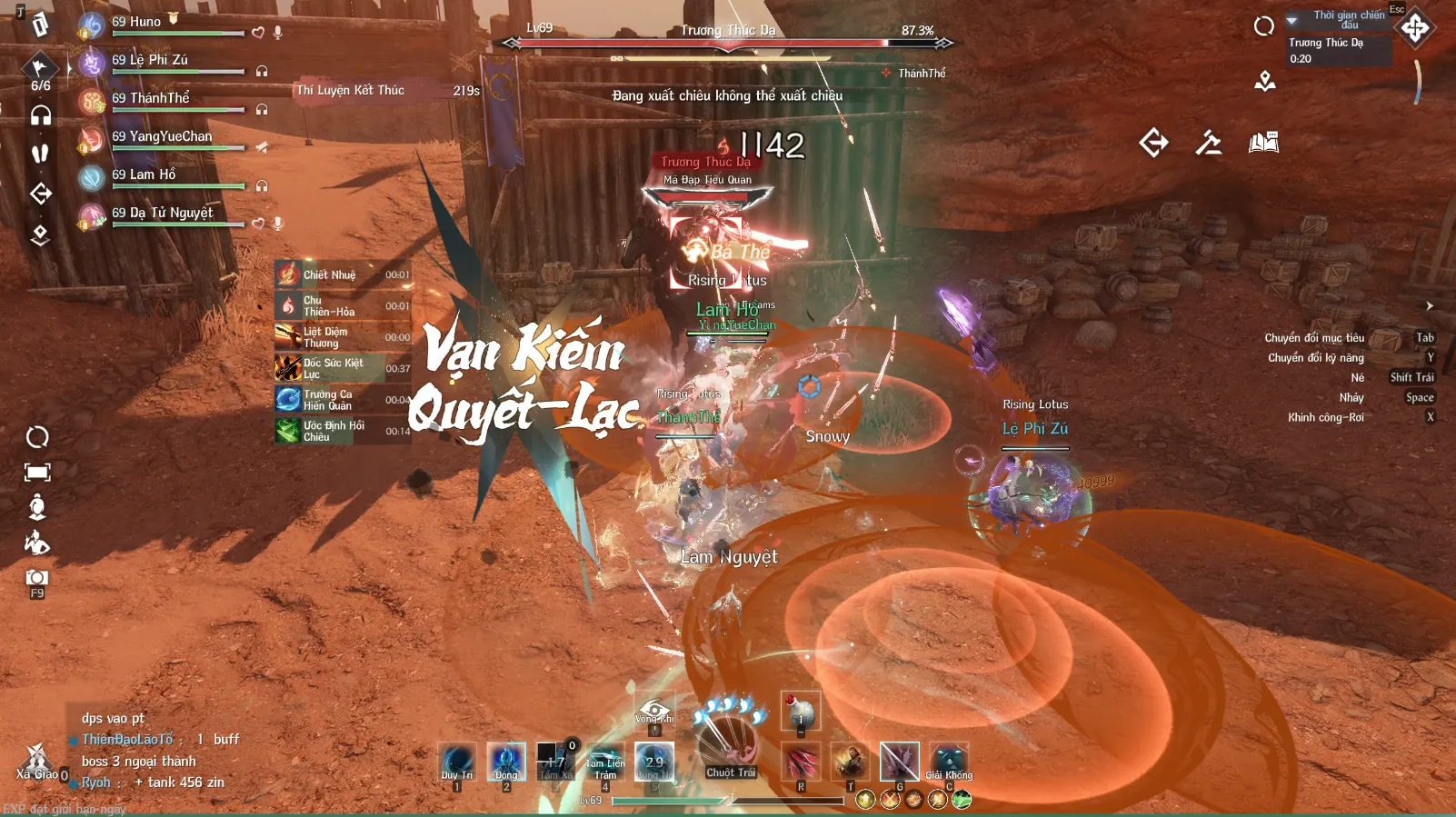Activate the red claw slash skill

pyautogui.click(x=801, y=762)
